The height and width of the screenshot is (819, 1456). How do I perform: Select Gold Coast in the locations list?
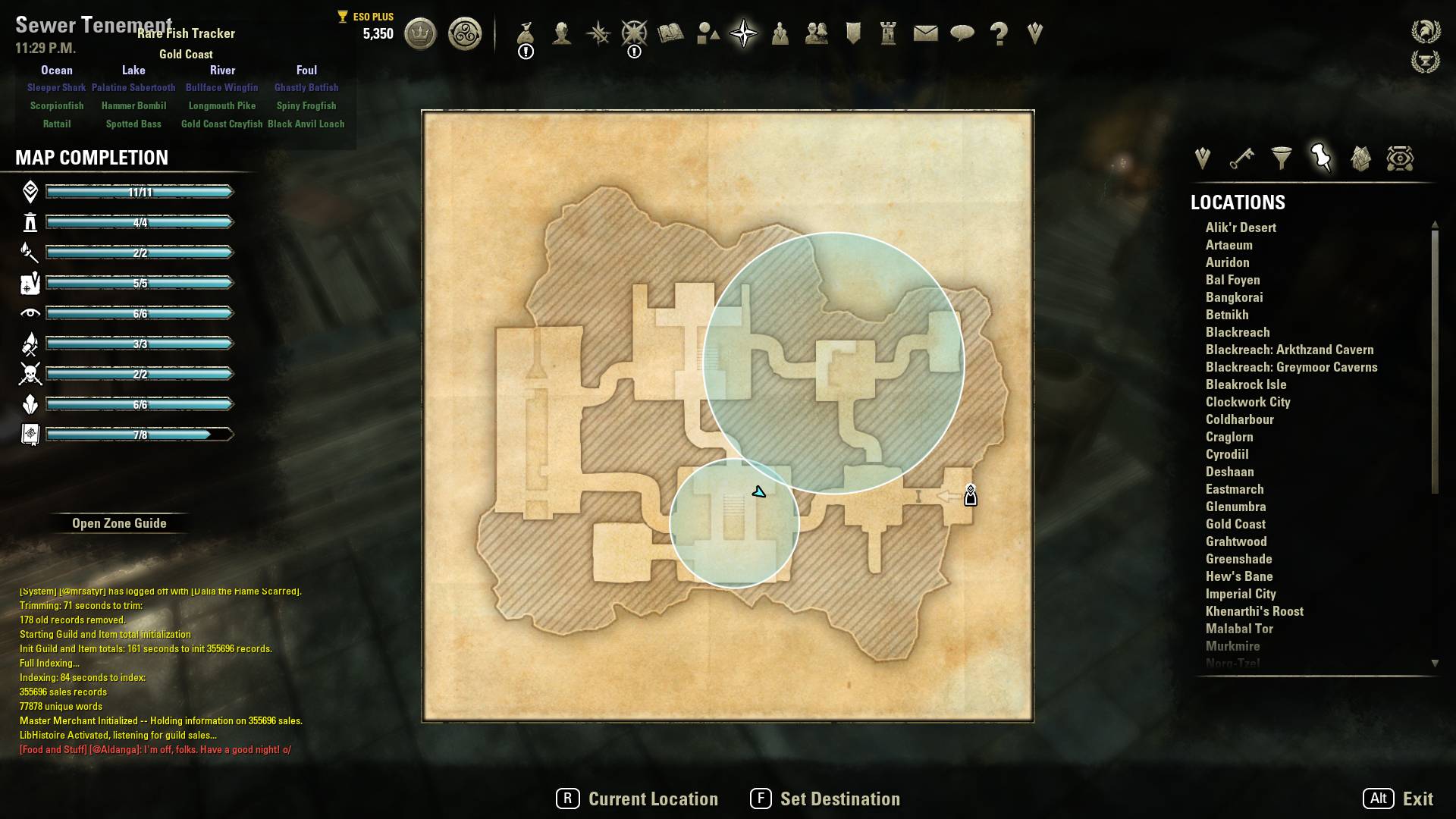click(1235, 524)
